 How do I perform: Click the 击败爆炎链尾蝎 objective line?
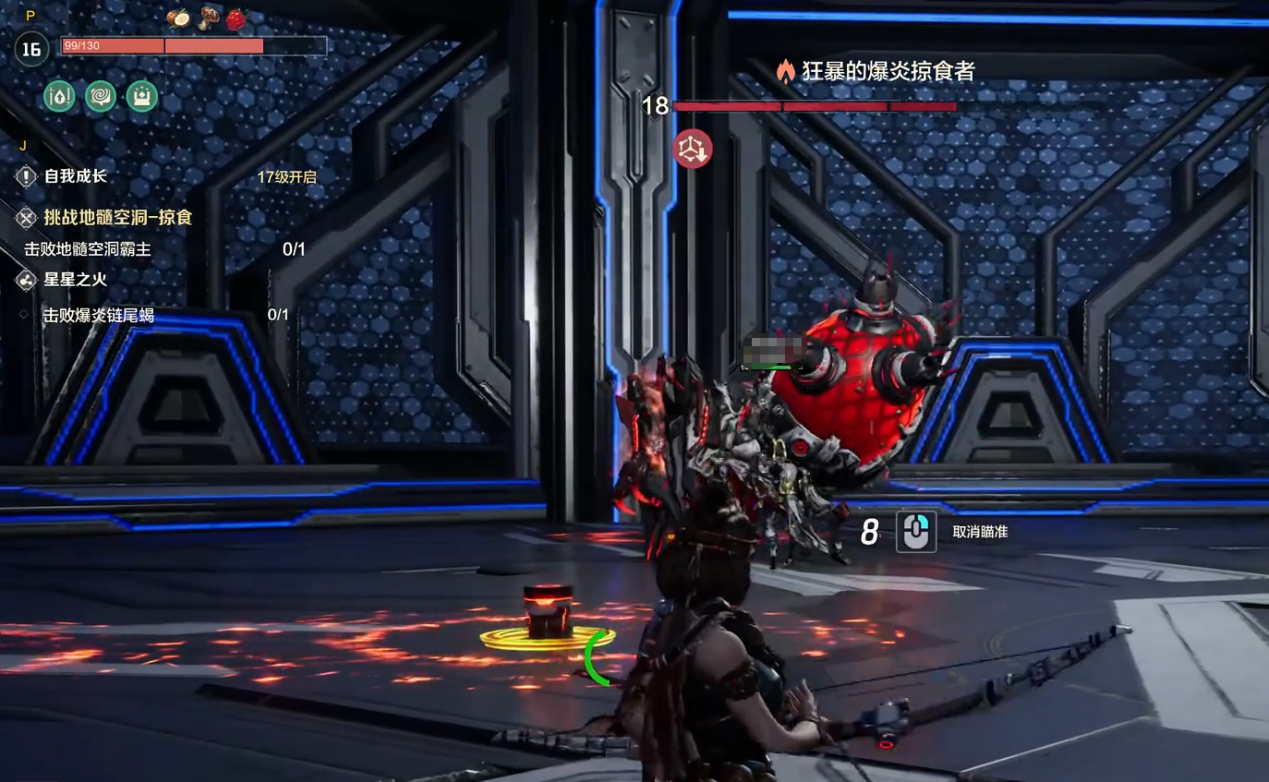tap(98, 315)
